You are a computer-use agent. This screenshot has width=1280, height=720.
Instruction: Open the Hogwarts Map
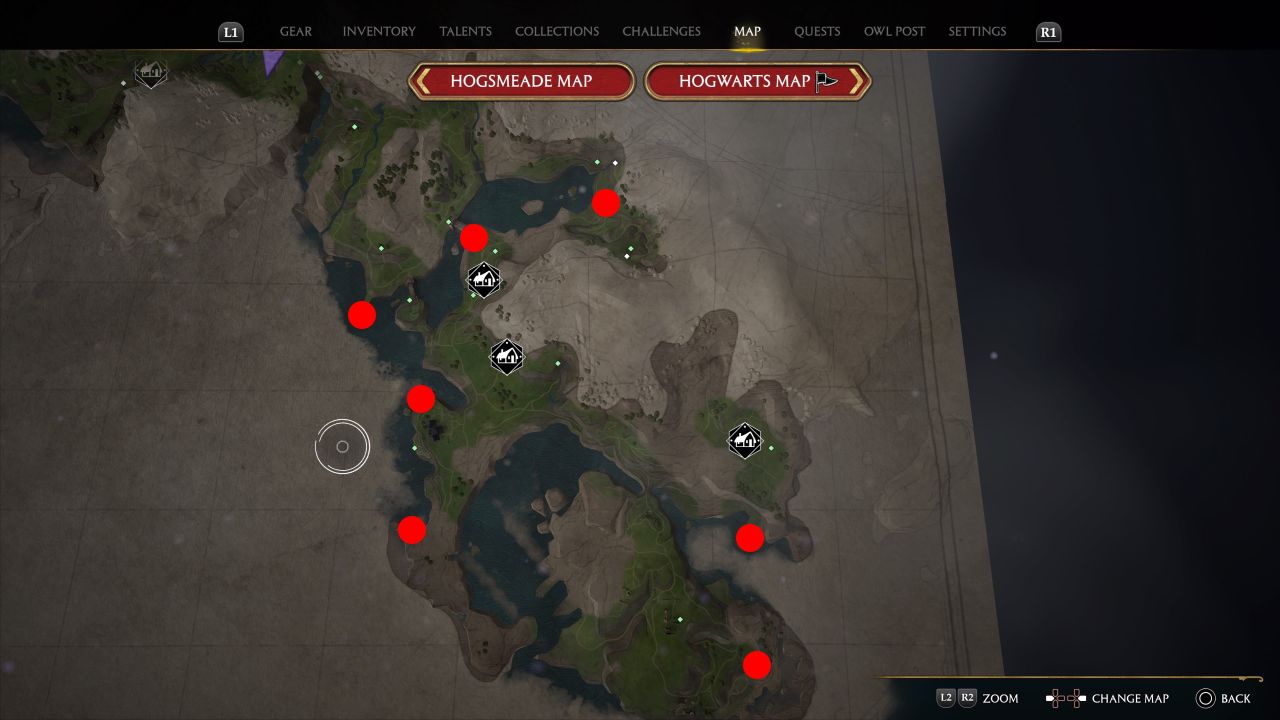[758, 81]
